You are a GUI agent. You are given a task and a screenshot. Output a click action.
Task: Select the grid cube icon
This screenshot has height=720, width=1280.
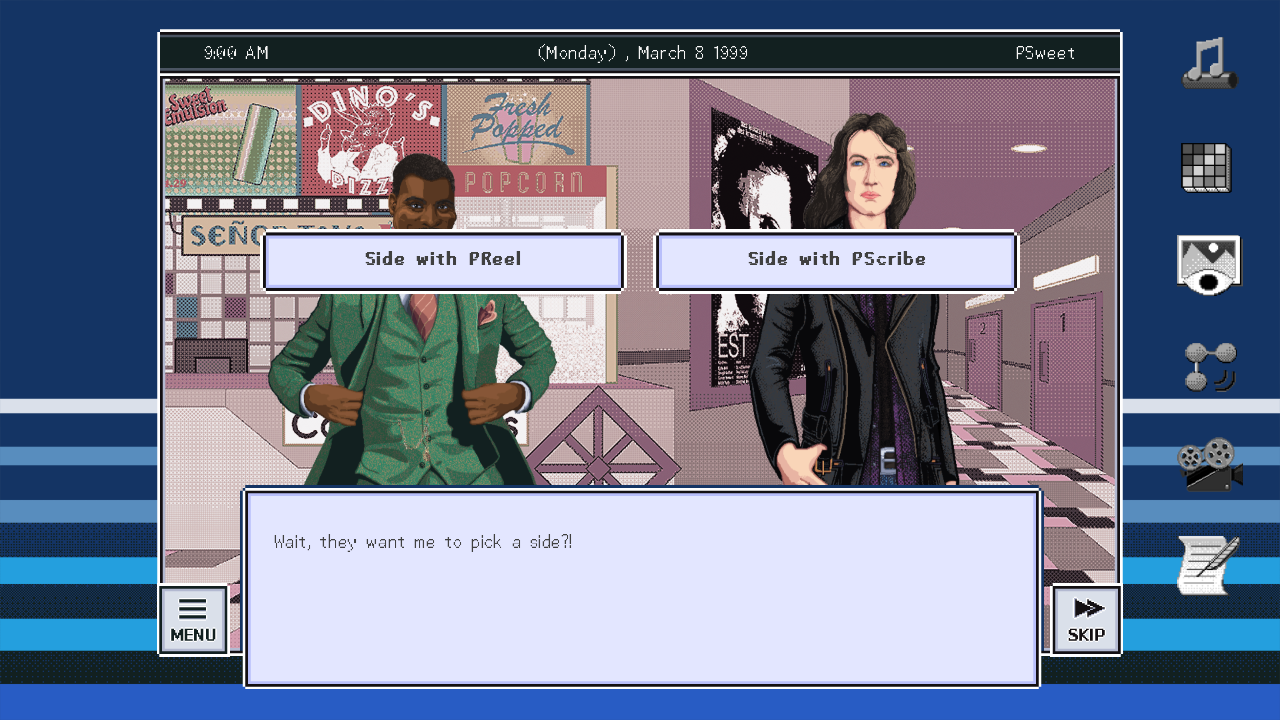tap(1206, 167)
